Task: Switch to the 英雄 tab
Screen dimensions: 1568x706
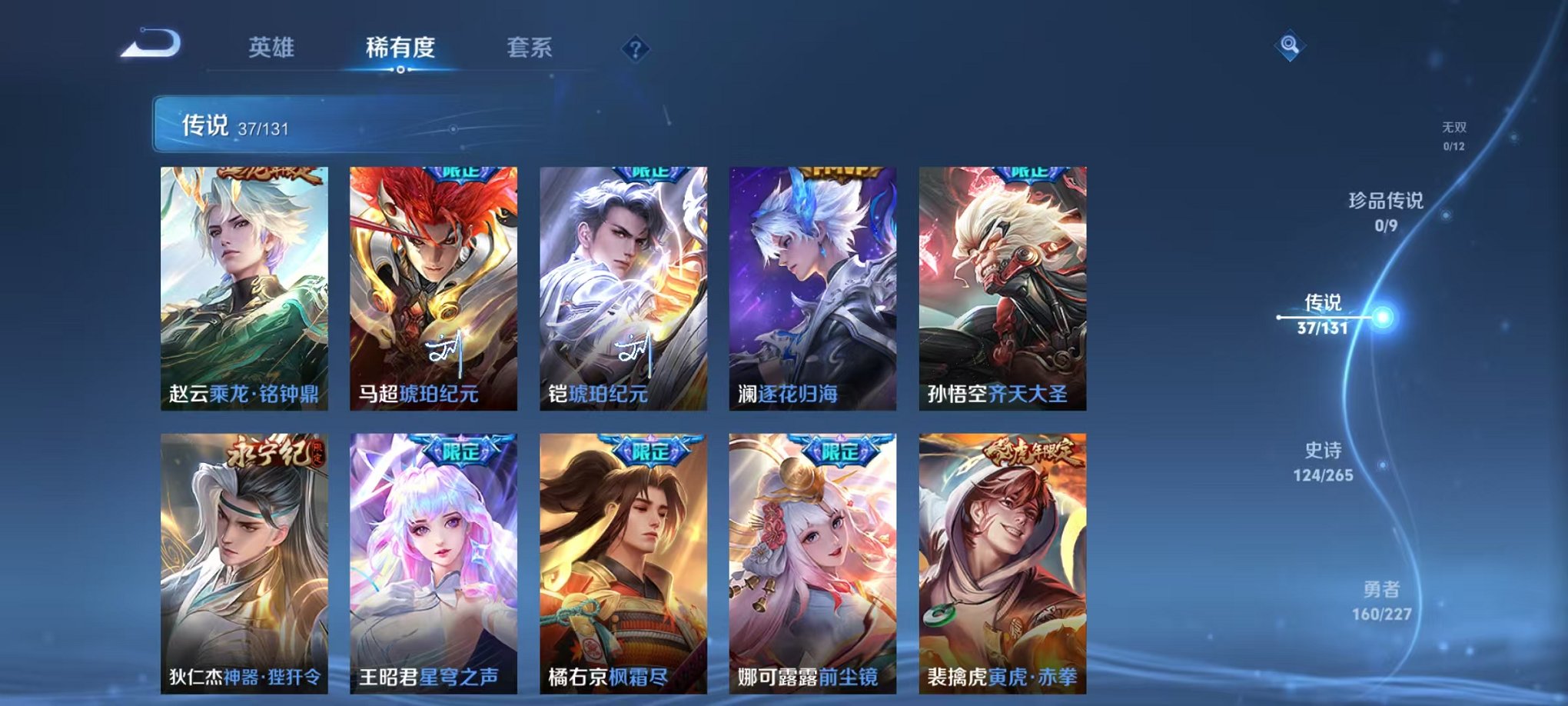Action: [x=273, y=48]
